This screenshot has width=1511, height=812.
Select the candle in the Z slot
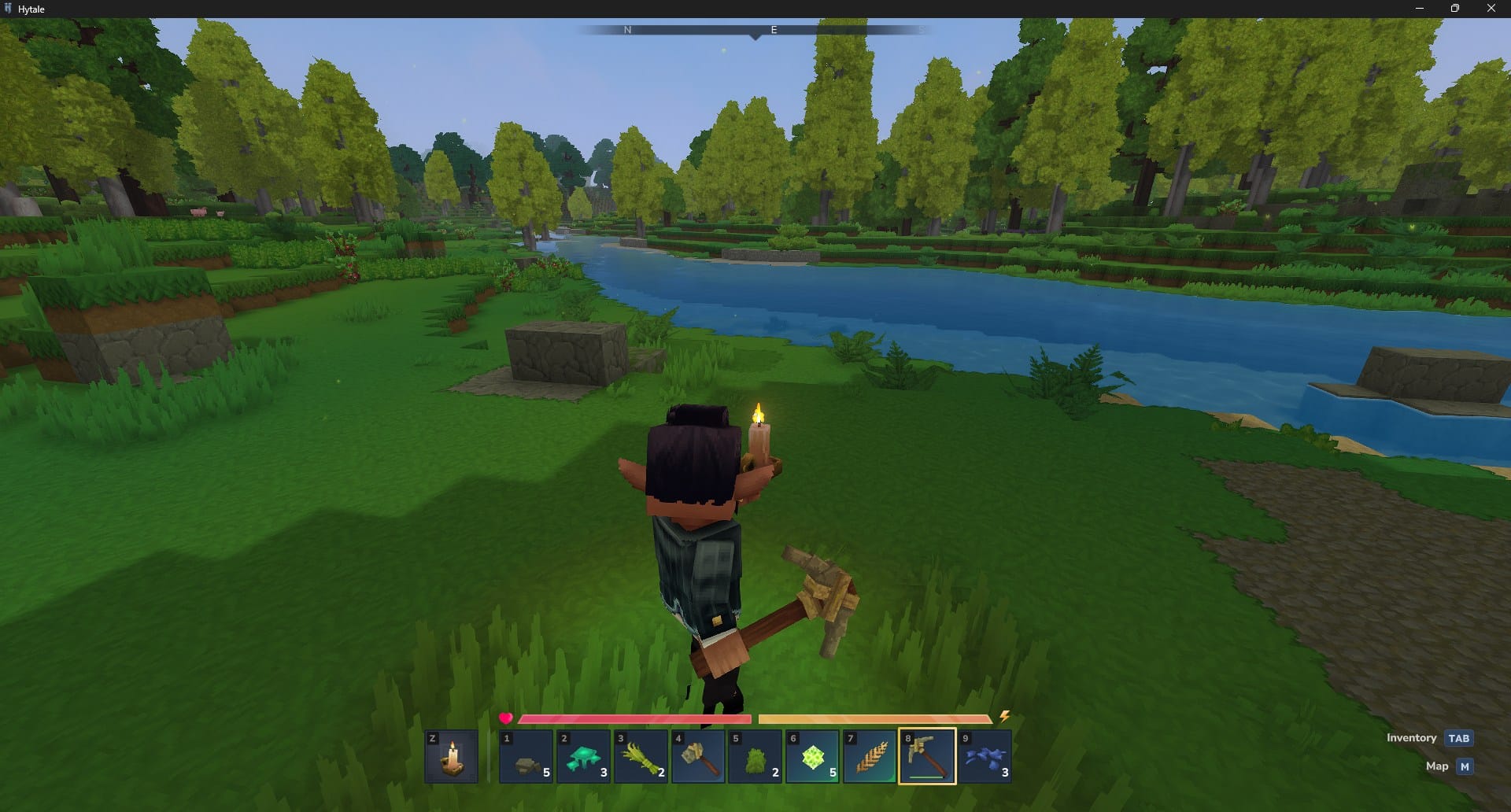(451, 756)
